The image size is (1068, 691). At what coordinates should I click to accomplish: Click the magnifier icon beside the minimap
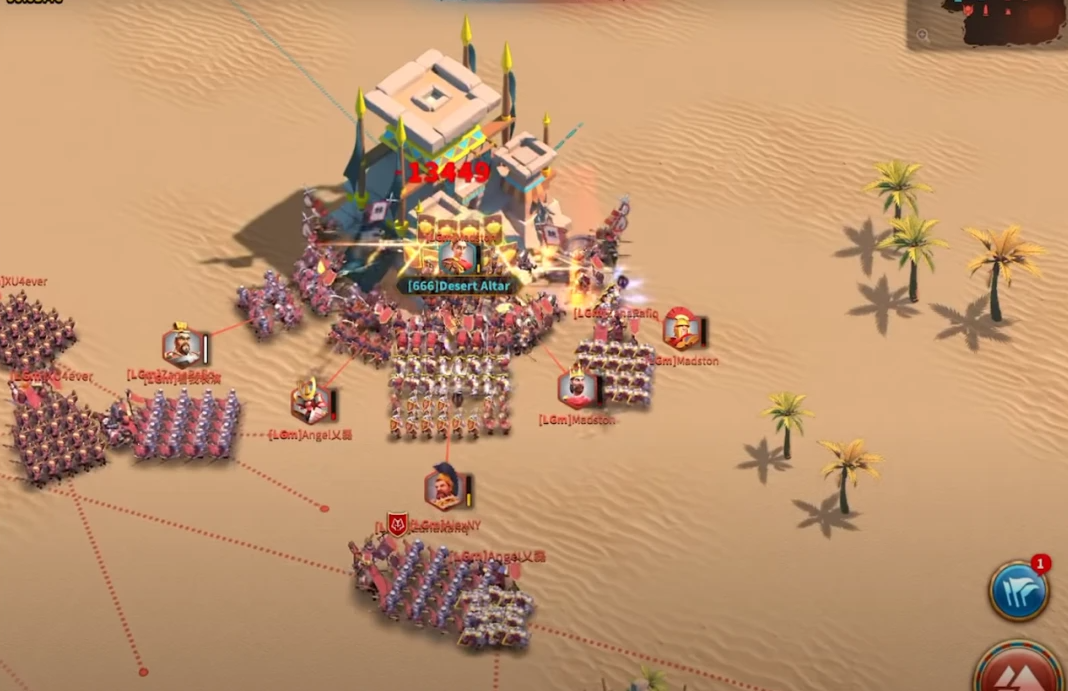pos(923,36)
